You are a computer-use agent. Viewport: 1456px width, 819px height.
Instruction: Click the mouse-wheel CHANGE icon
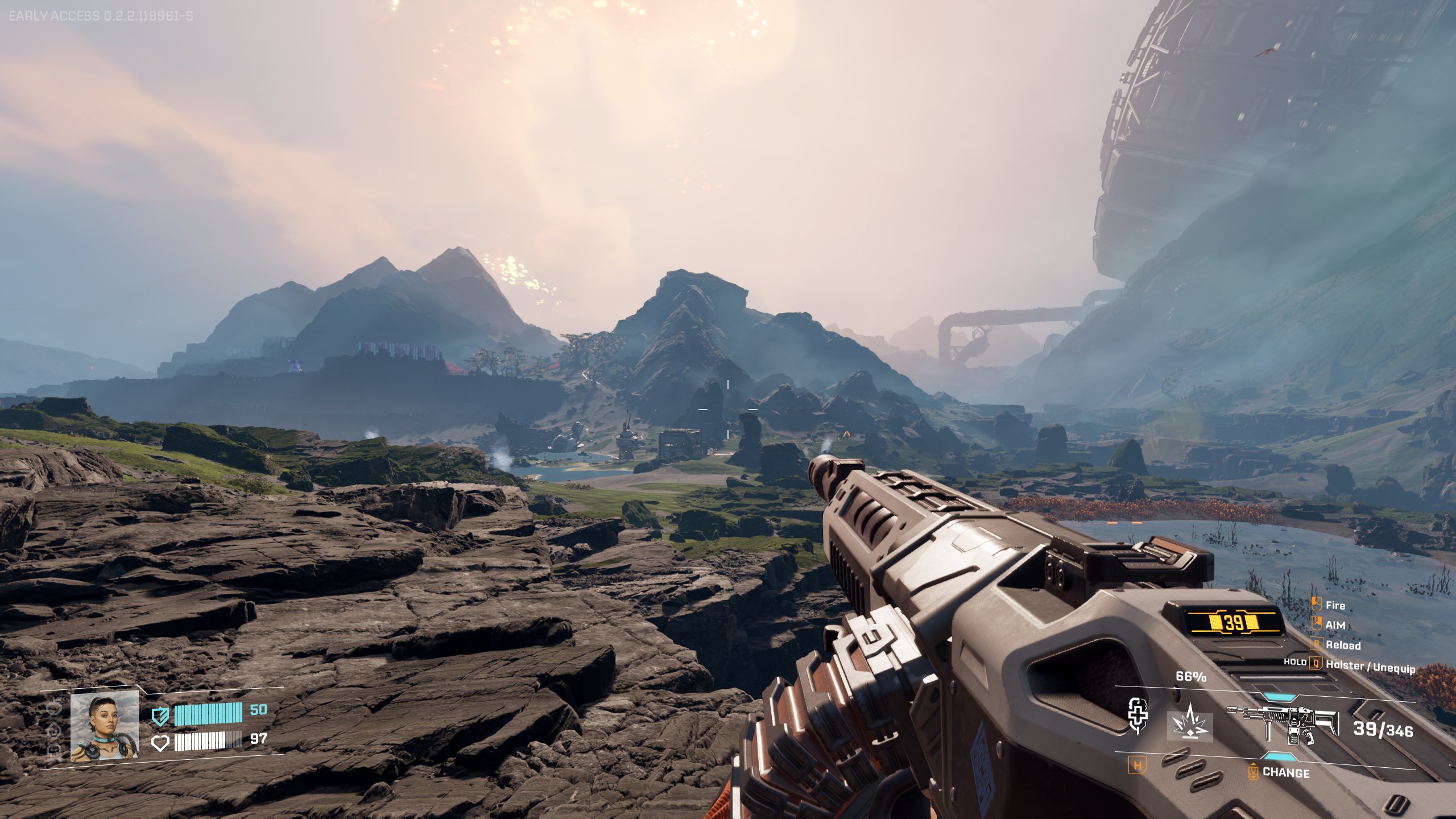(1254, 773)
